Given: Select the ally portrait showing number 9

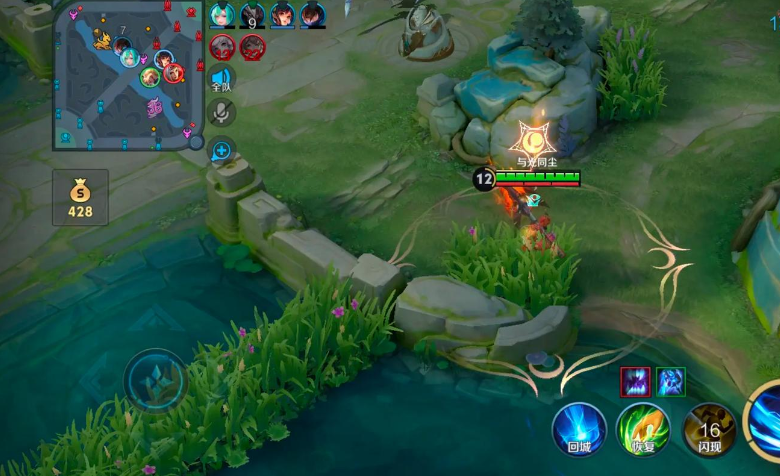Looking at the screenshot, I should [252, 16].
